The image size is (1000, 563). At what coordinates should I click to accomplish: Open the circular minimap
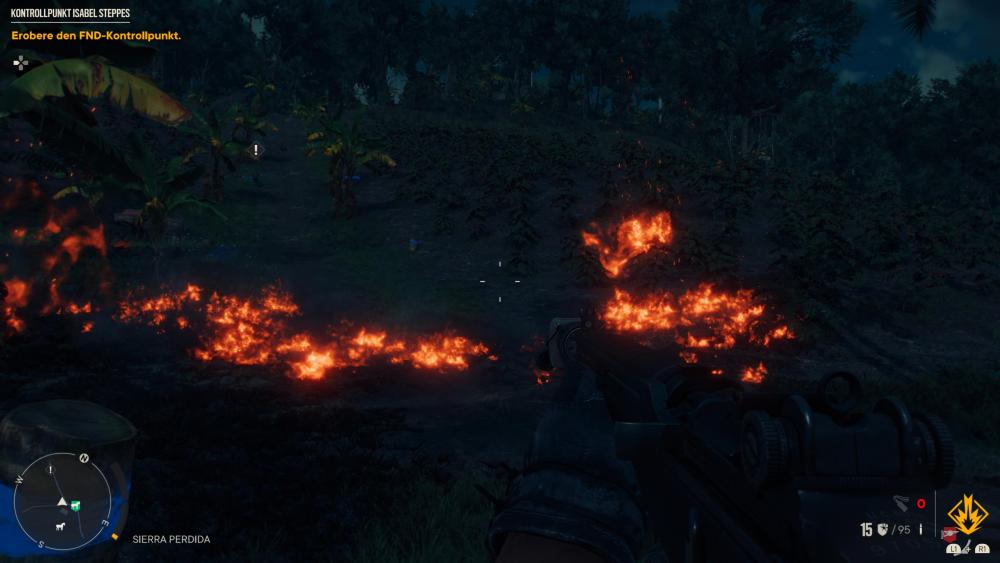[x=63, y=501]
